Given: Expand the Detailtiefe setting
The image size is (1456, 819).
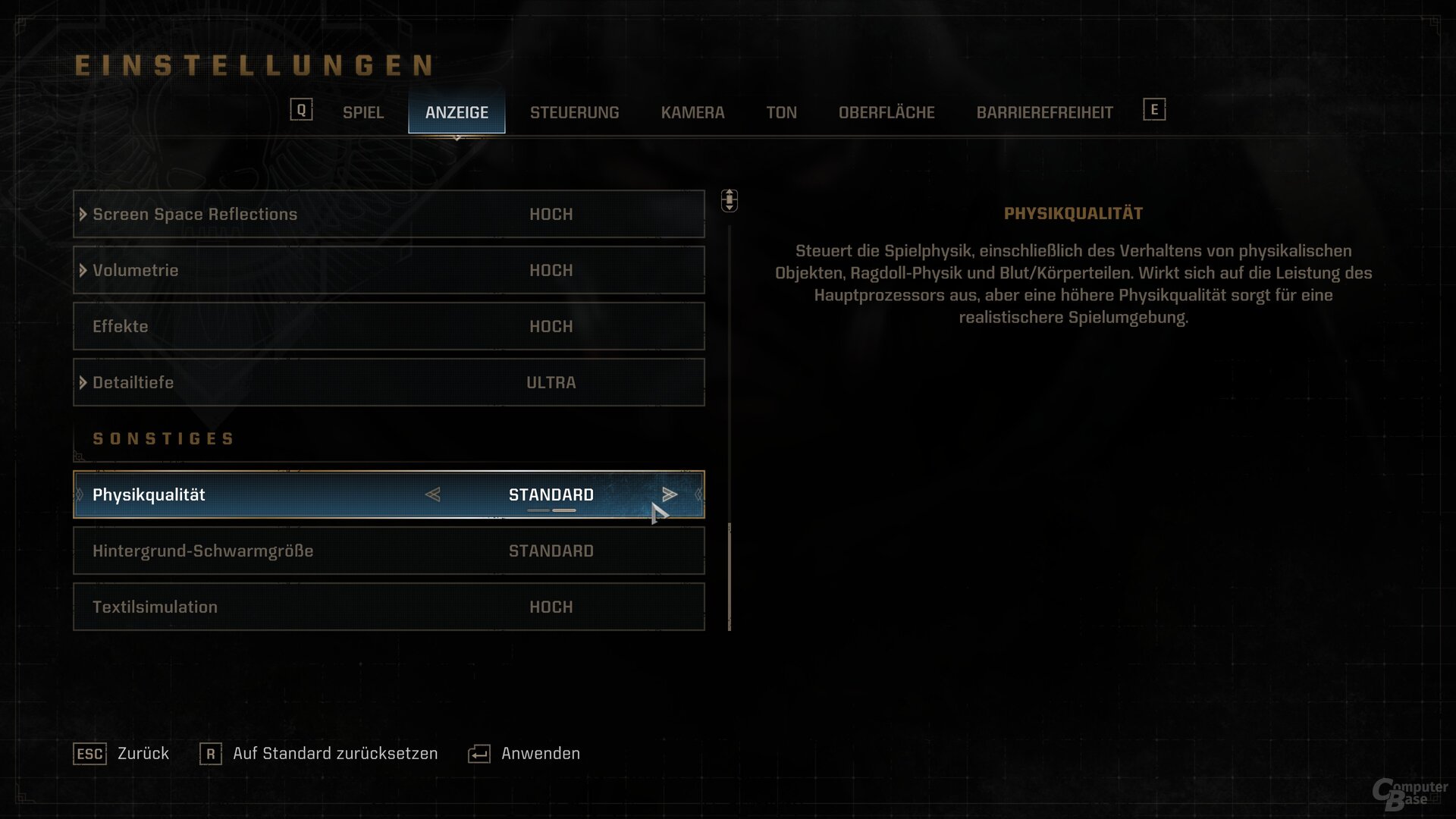Looking at the screenshot, I should coord(83,383).
